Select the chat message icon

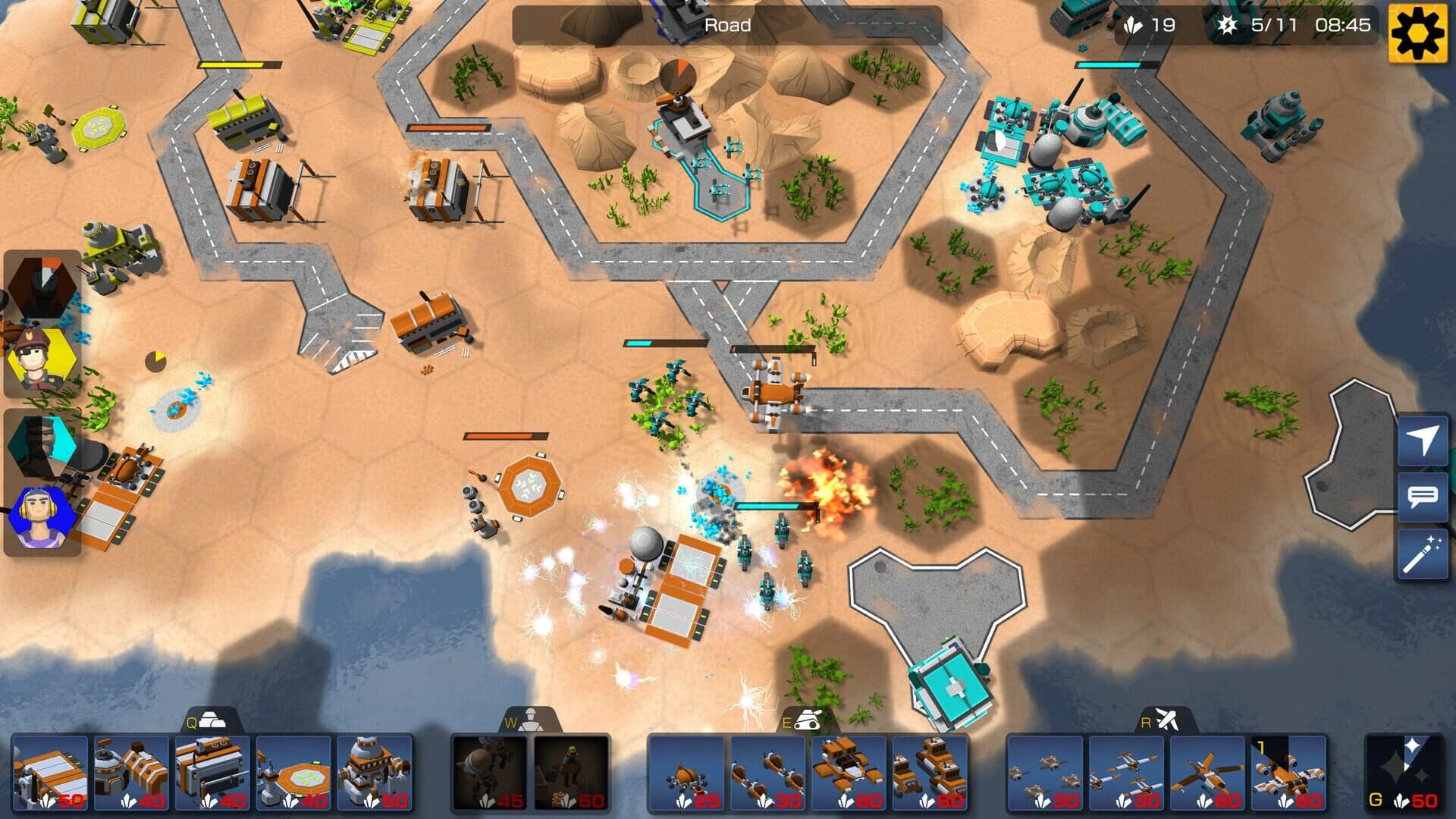[x=1424, y=497]
